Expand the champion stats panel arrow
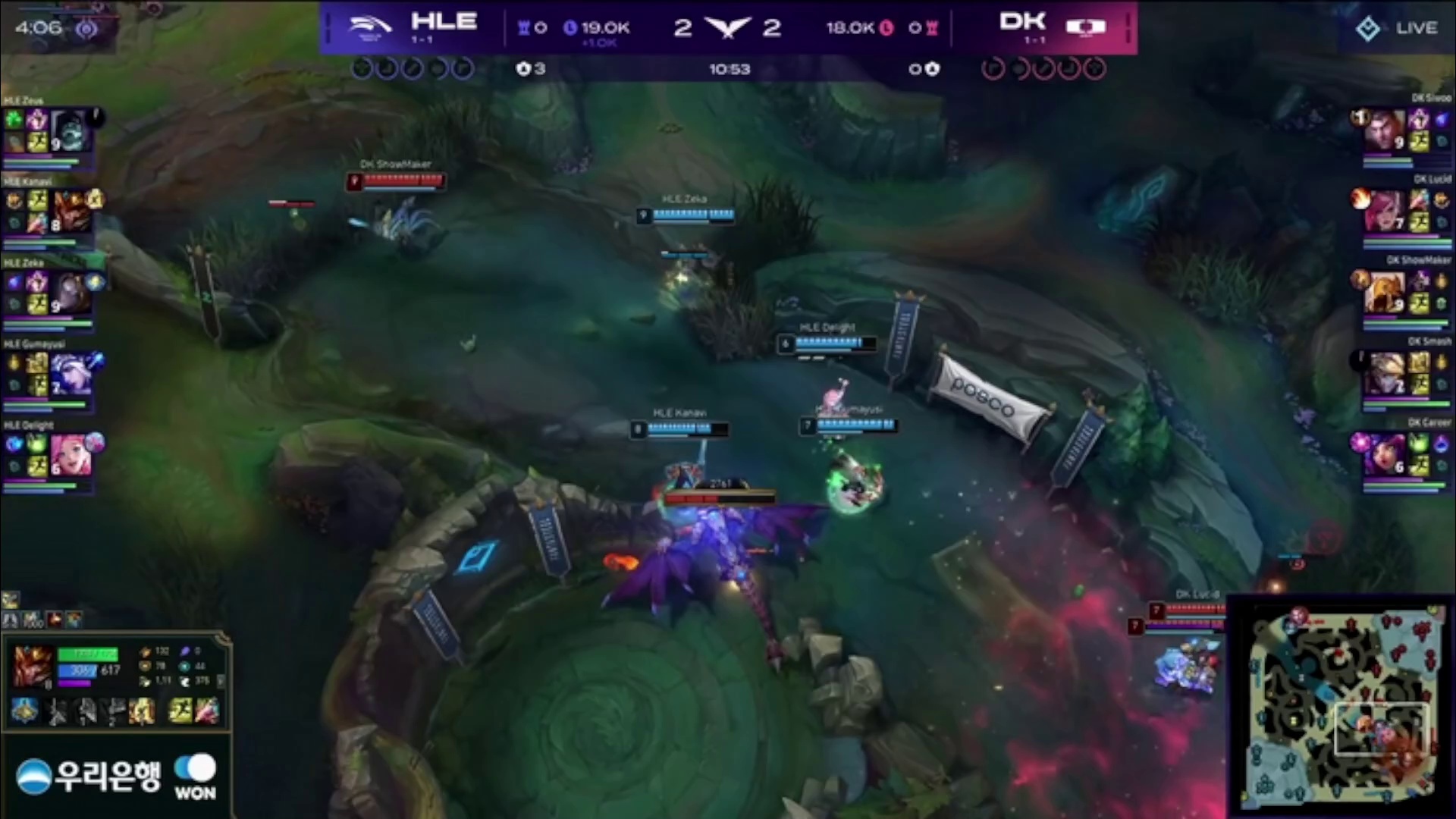 coord(221,681)
